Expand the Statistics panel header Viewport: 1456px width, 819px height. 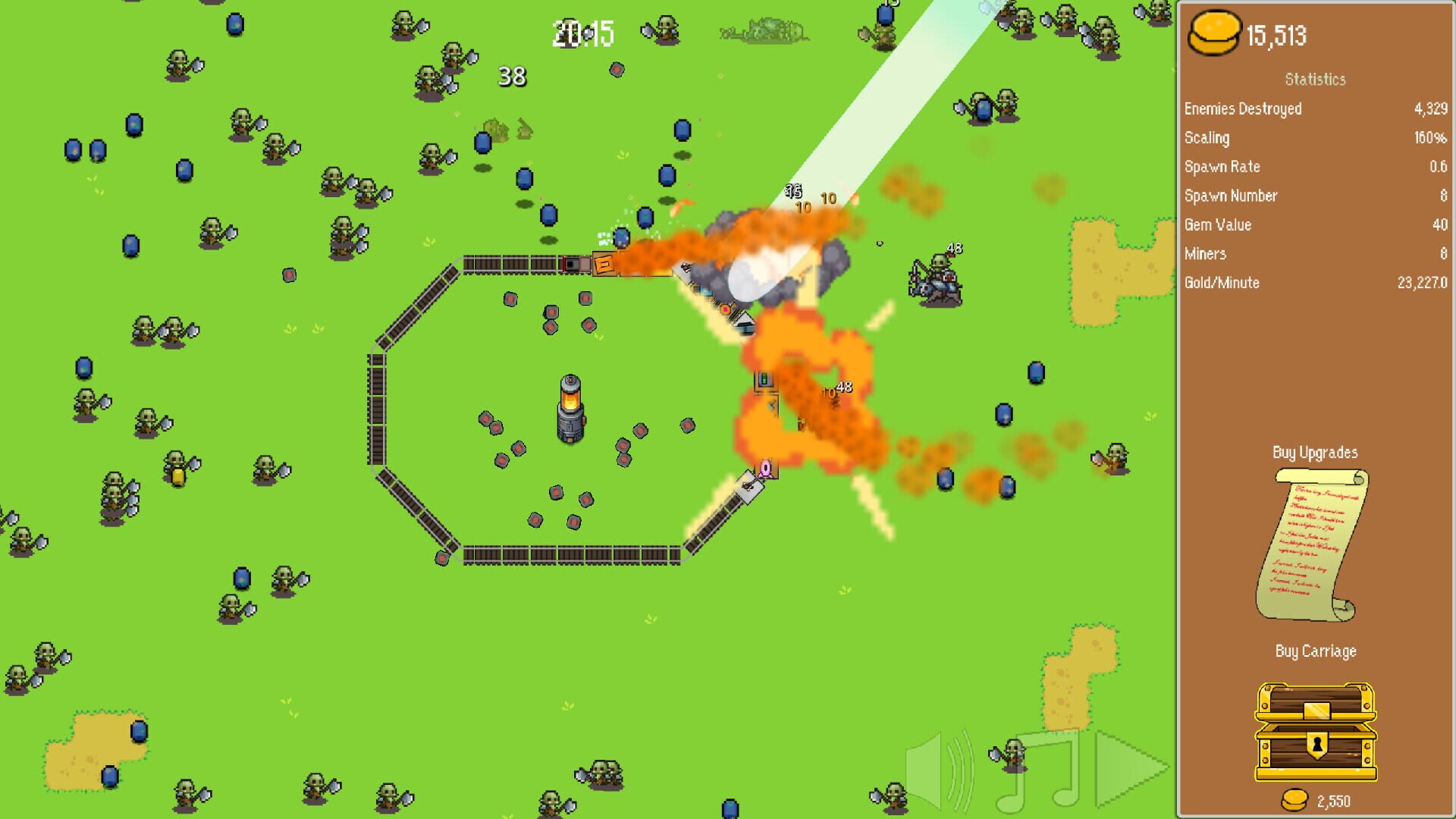click(1316, 79)
